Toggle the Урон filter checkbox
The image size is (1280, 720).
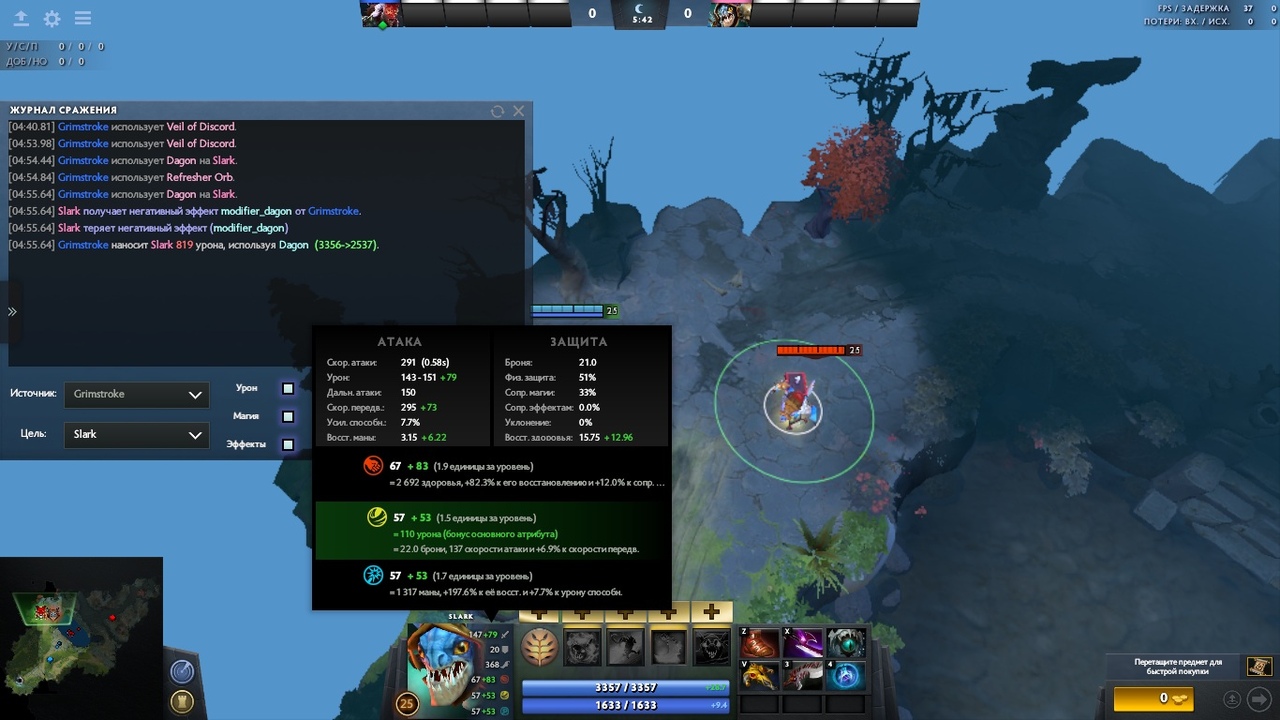coord(288,388)
